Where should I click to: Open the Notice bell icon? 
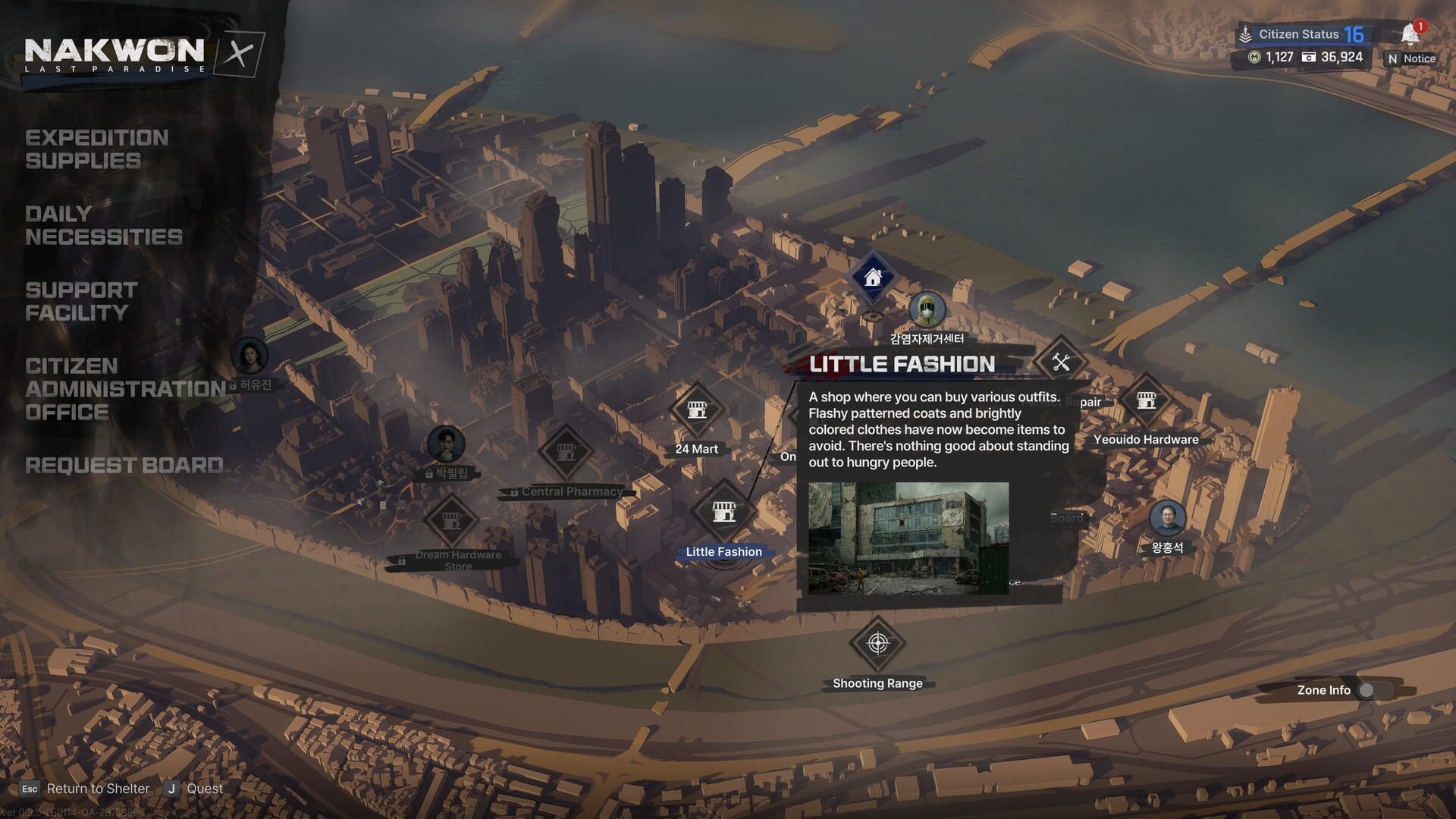pyautogui.click(x=1410, y=34)
